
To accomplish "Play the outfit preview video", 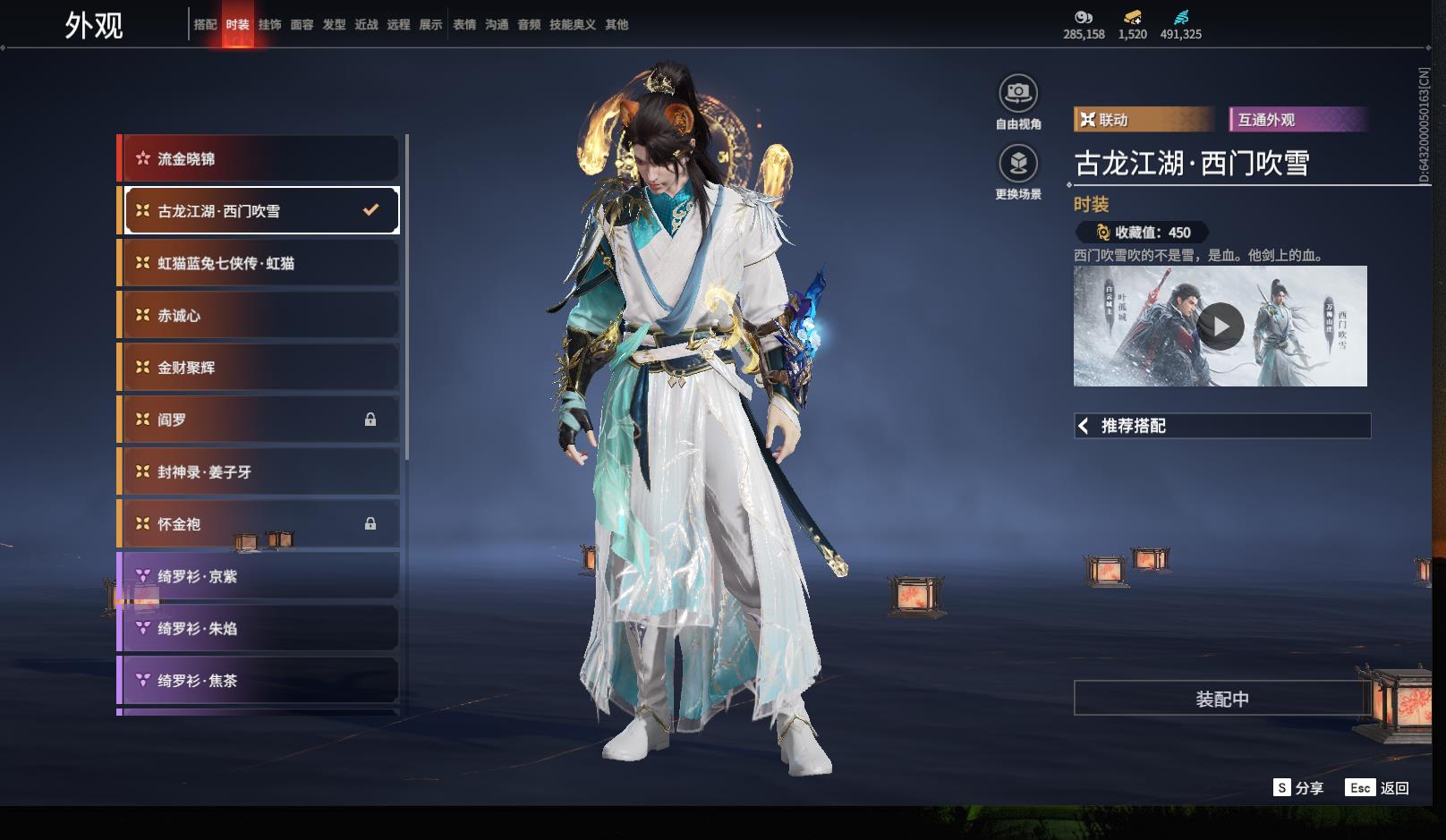I will 1221,327.
